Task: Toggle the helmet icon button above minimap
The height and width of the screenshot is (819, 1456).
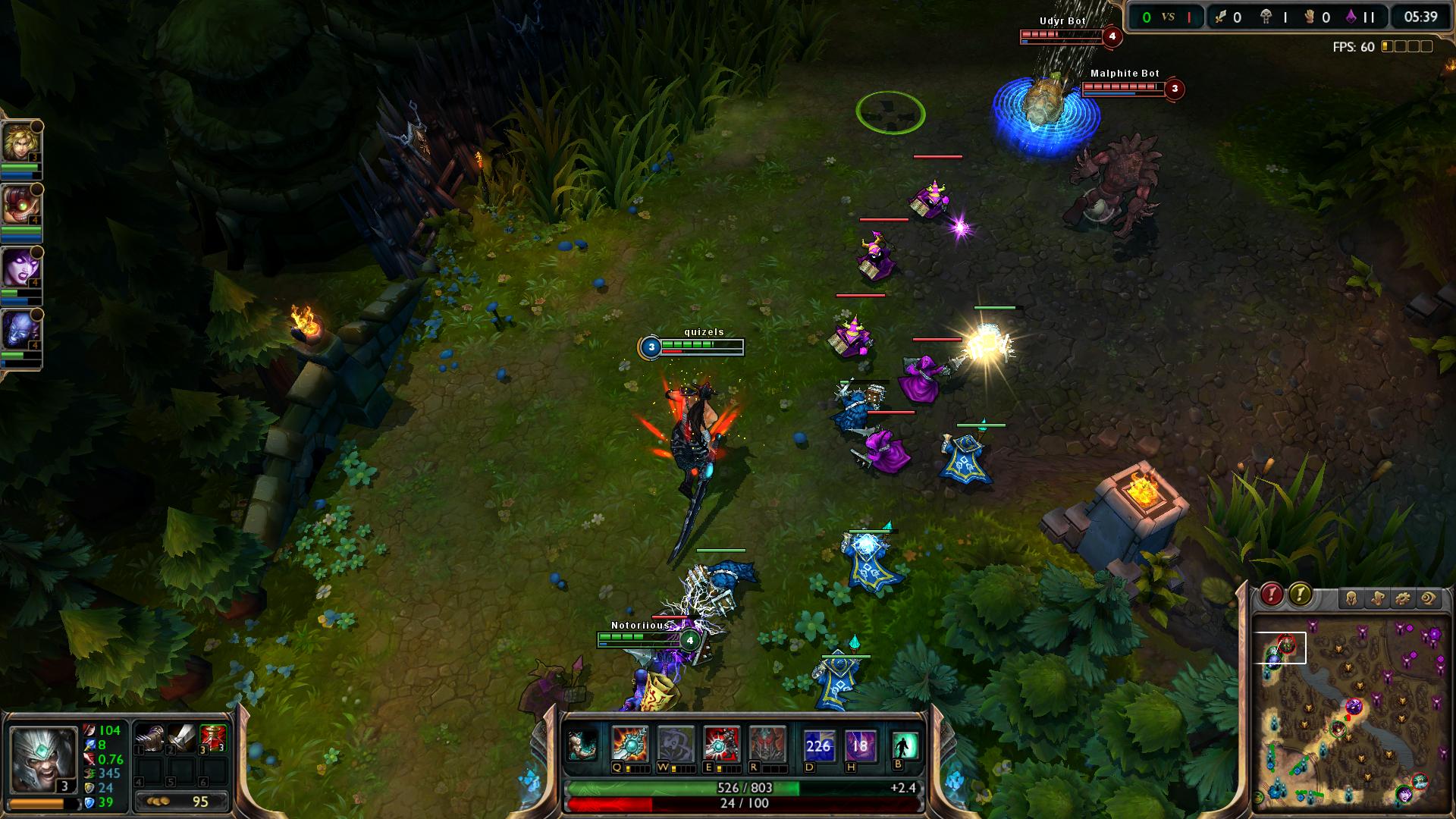Action: (x=1351, y=599)
